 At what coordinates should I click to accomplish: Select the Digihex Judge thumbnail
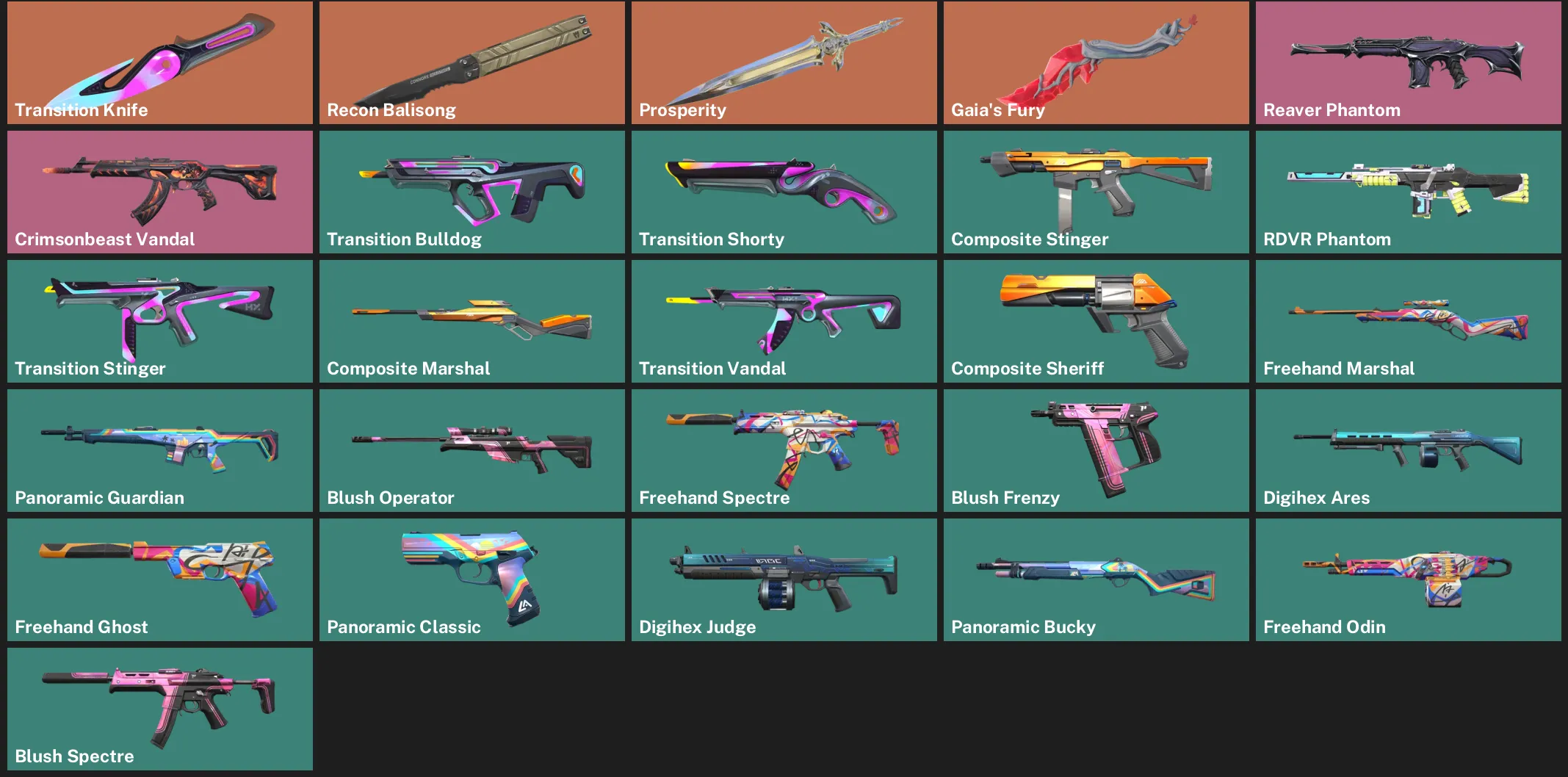pos(783,579)
